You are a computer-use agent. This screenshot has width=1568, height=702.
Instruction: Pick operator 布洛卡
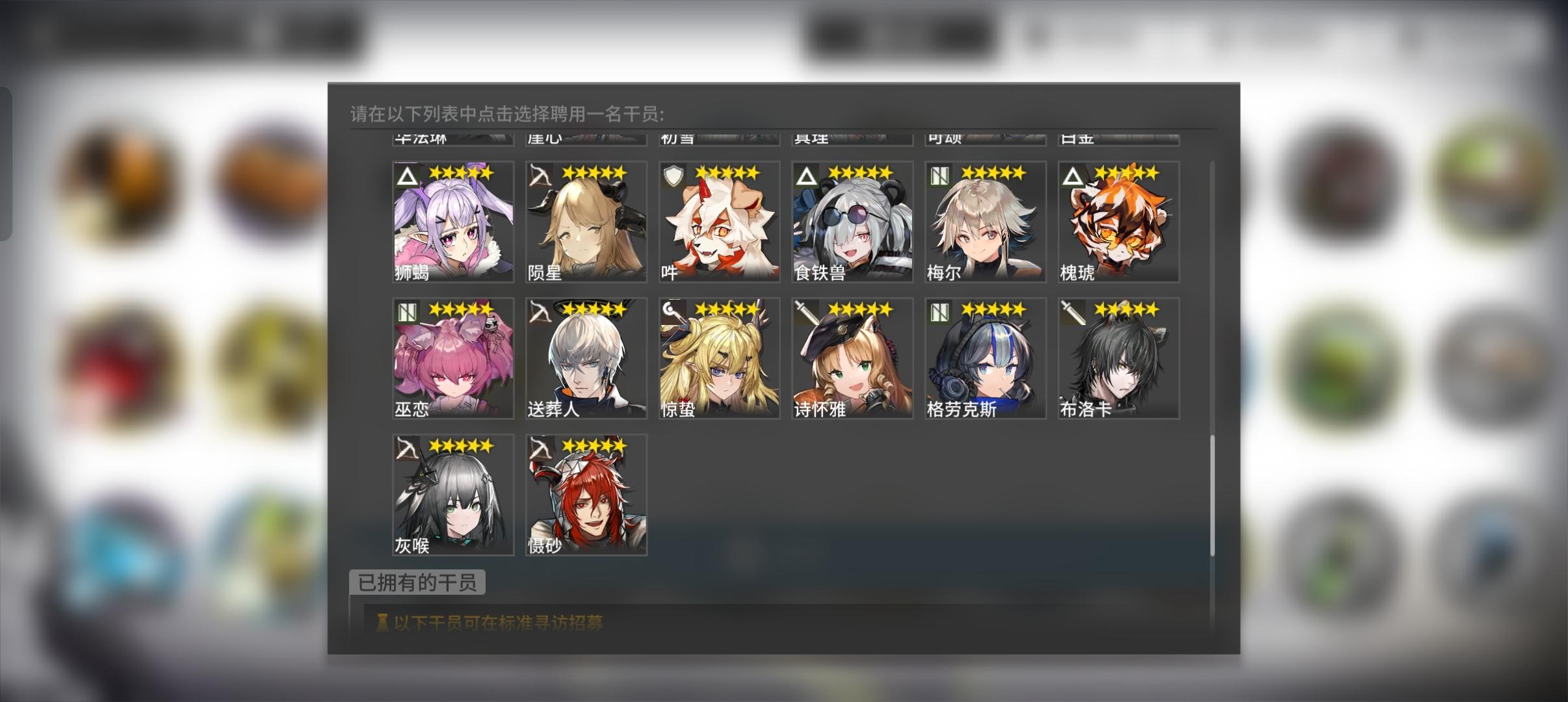point(1117,357)
